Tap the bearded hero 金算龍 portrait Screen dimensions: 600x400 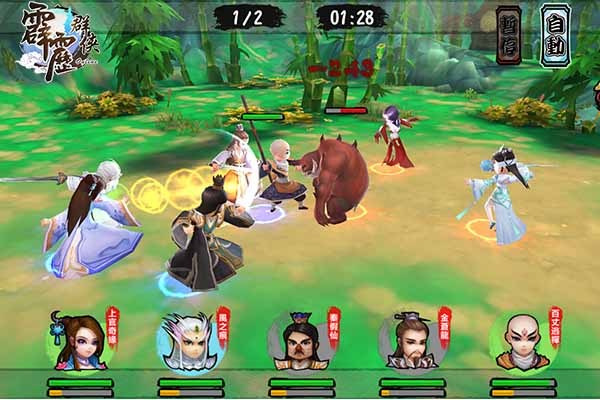click(x=410, y=342)
